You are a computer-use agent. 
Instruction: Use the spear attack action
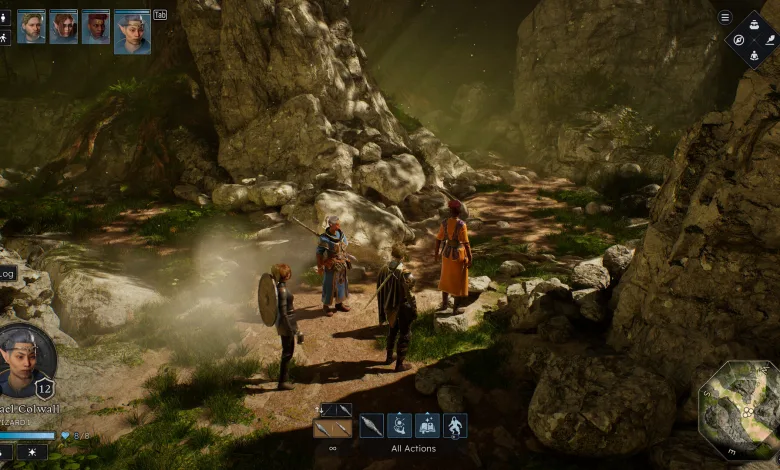371,425
